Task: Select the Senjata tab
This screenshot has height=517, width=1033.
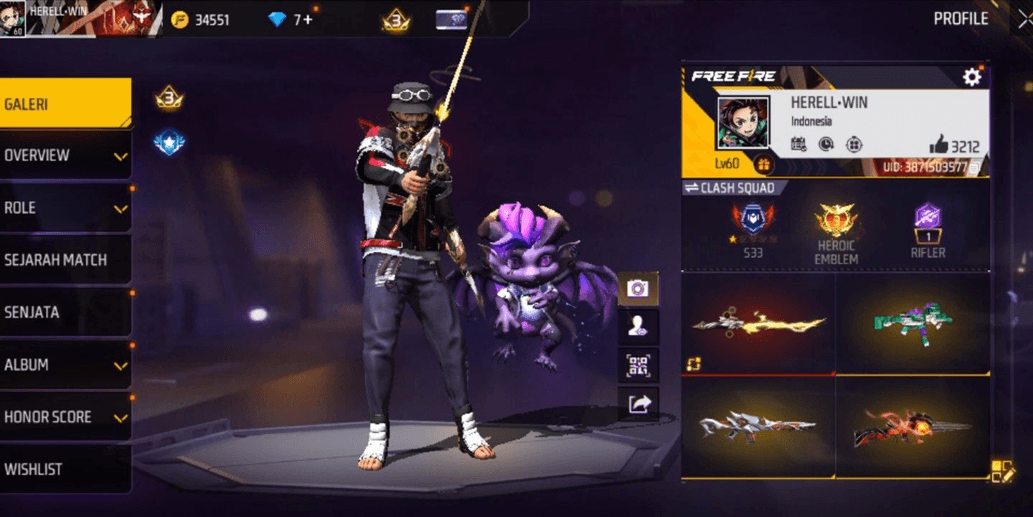Action: pyautogui.click(x=65, y=312)
